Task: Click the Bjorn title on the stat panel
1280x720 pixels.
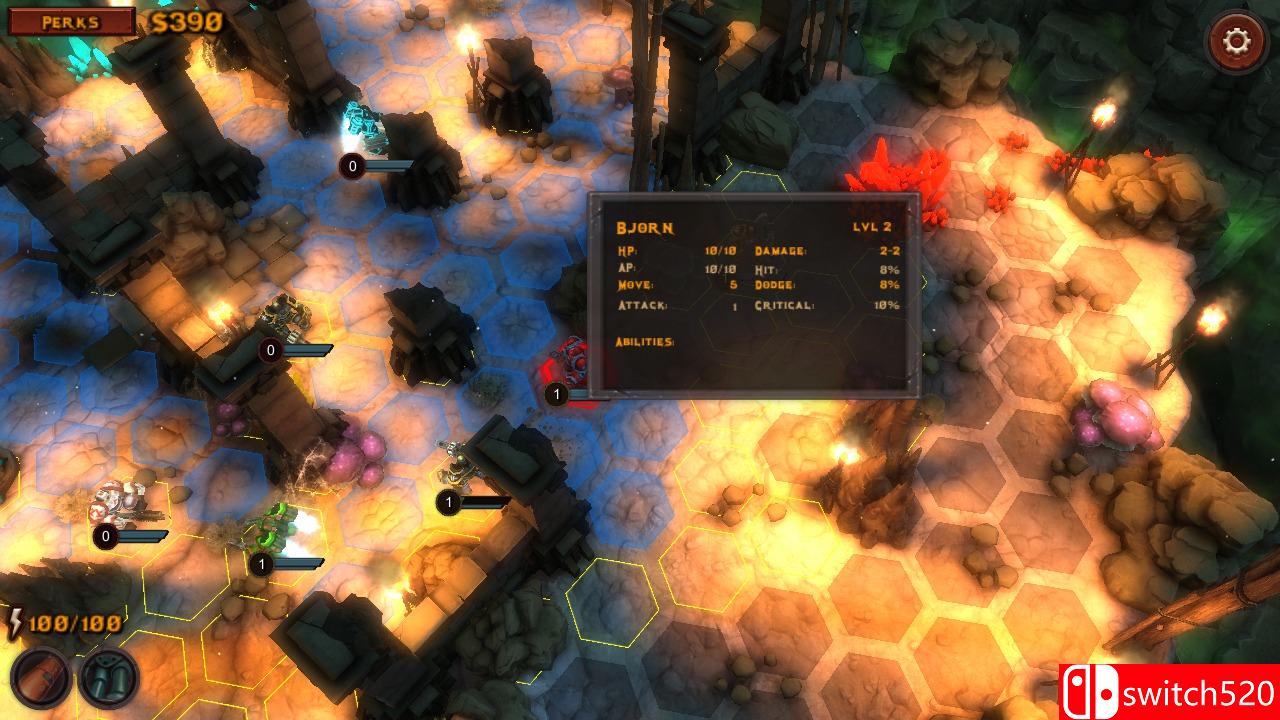Action: 645,228
